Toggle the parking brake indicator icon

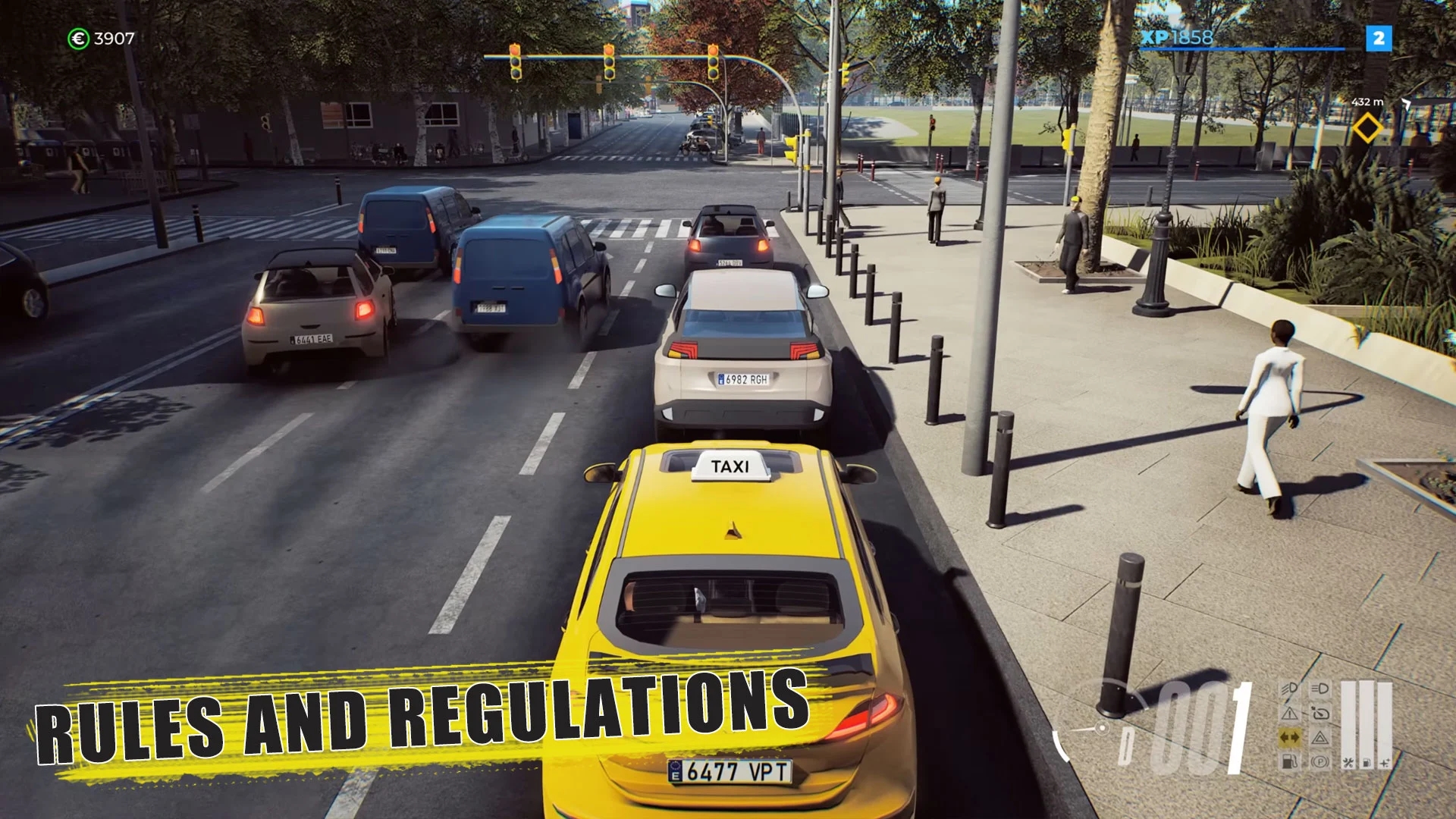(x=1320, y=761)
